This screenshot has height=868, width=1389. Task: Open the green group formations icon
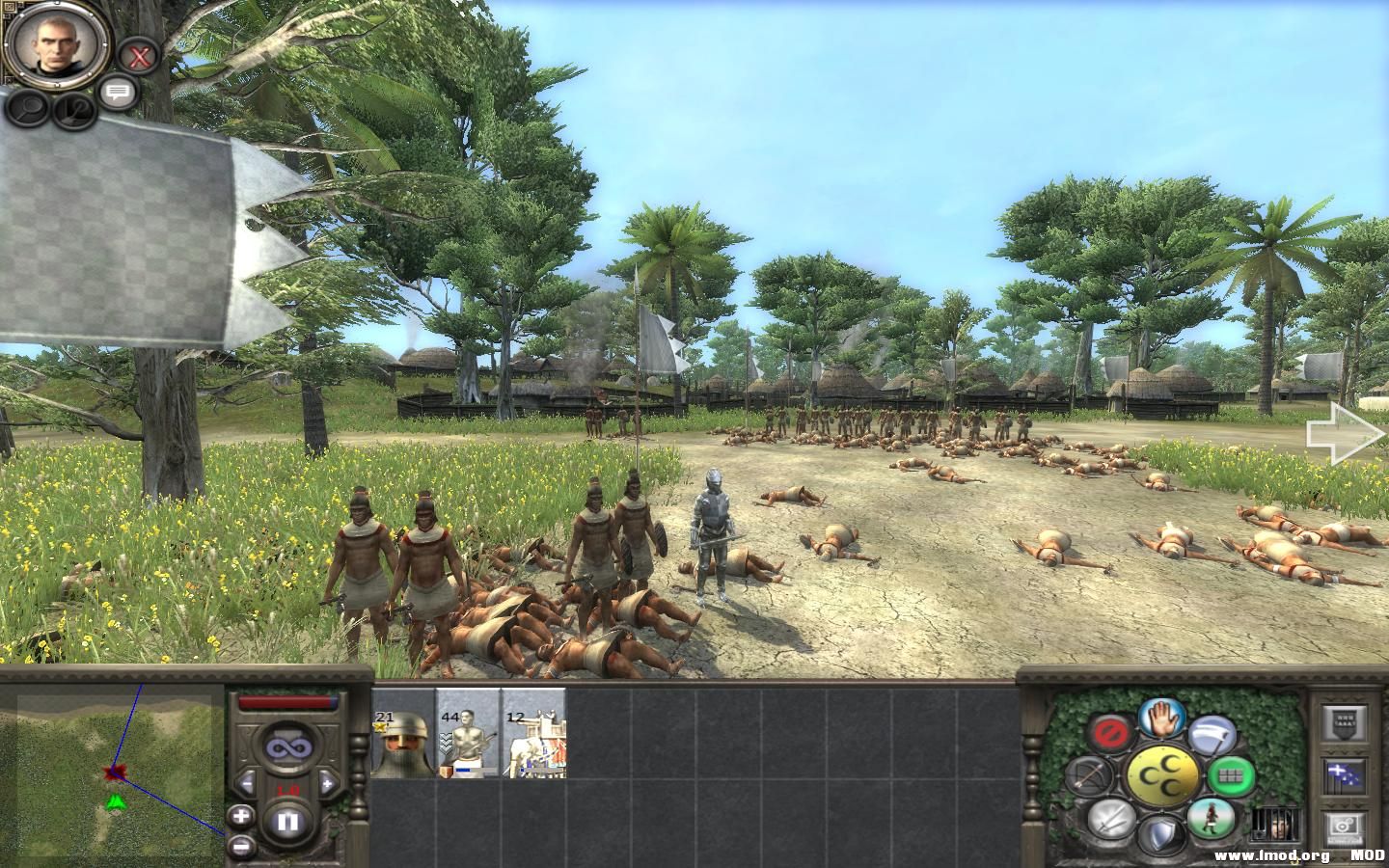(x=1231, y=774)
